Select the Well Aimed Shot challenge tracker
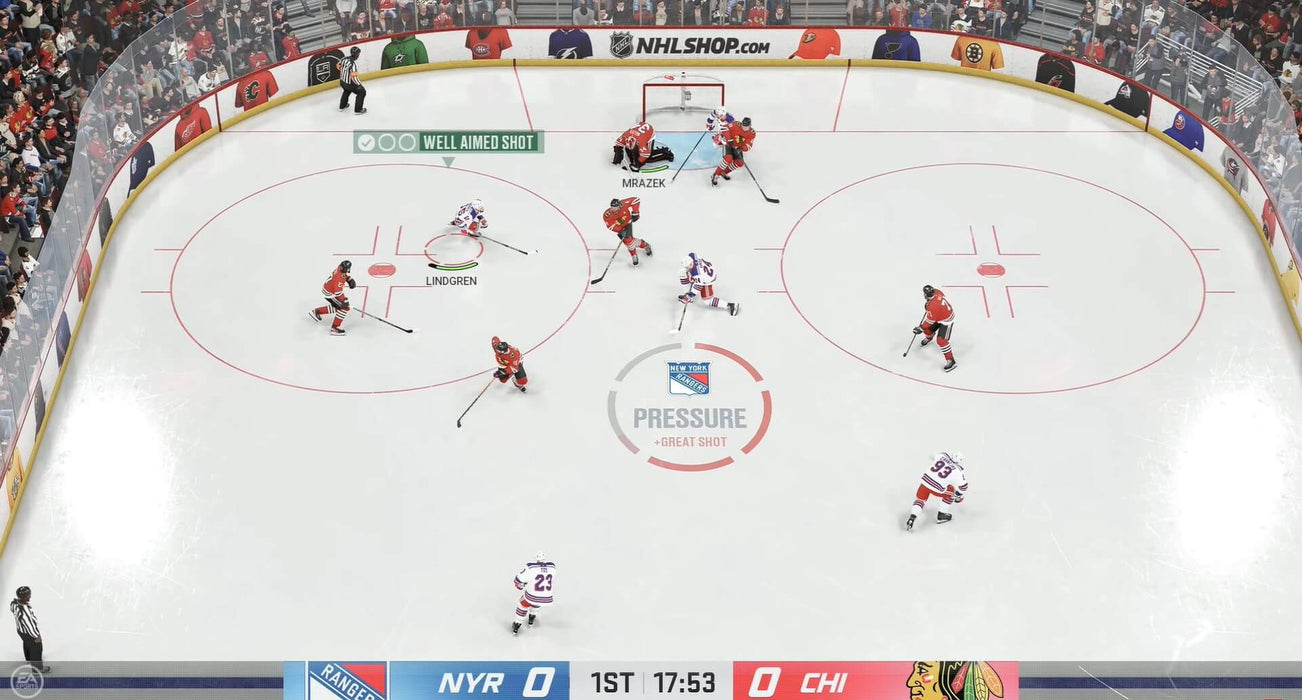This screenshot has height=700, width=1302. point(448,142)
